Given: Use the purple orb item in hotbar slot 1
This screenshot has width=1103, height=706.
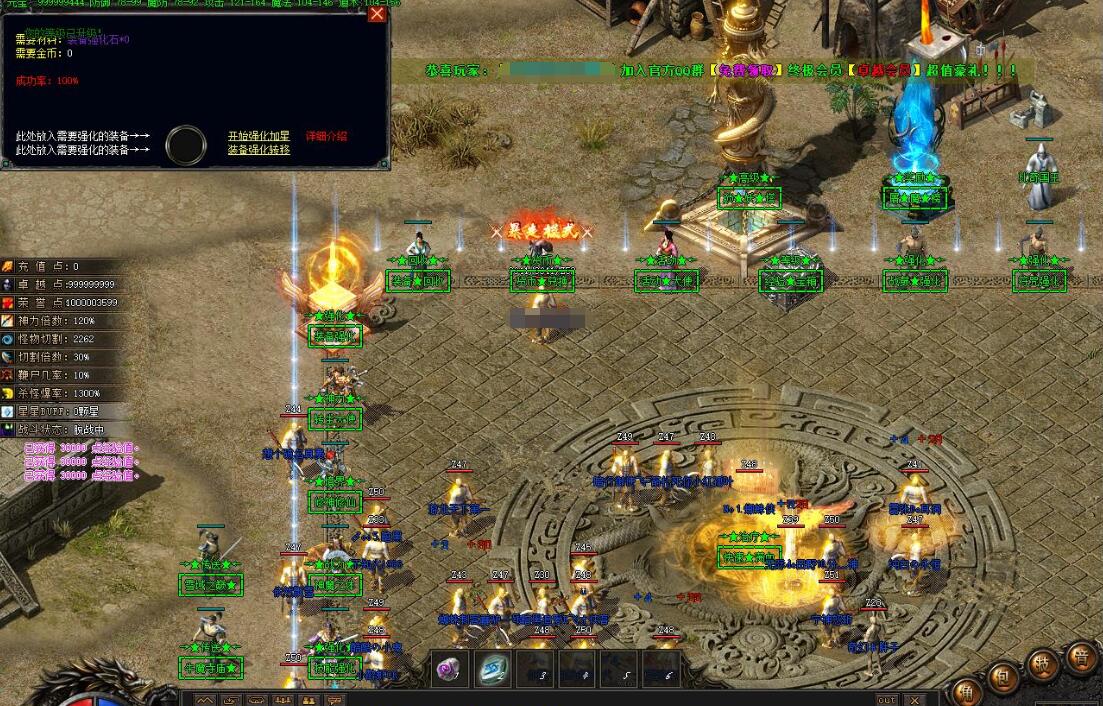Looking at the screenshot, I should [x=448, y=668].
